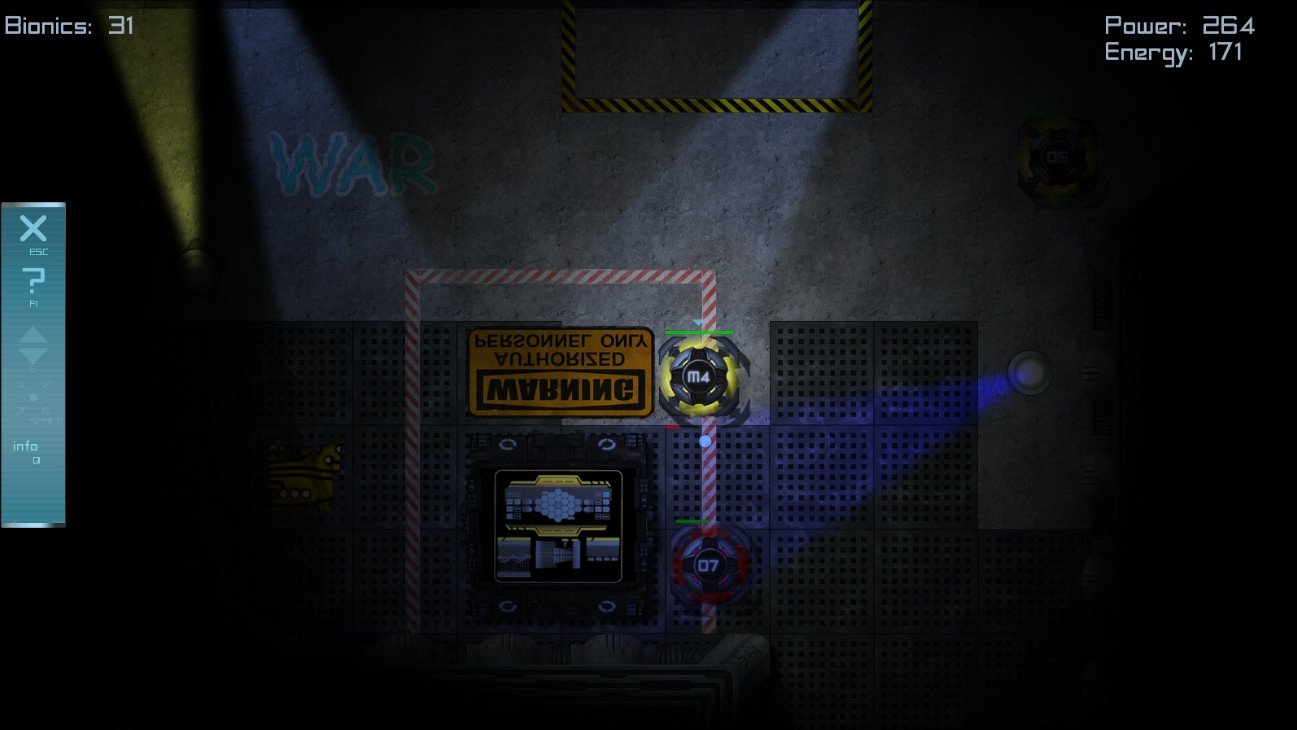Select the red enemy unit 07
1297x730 pixels.
point(707,563)
